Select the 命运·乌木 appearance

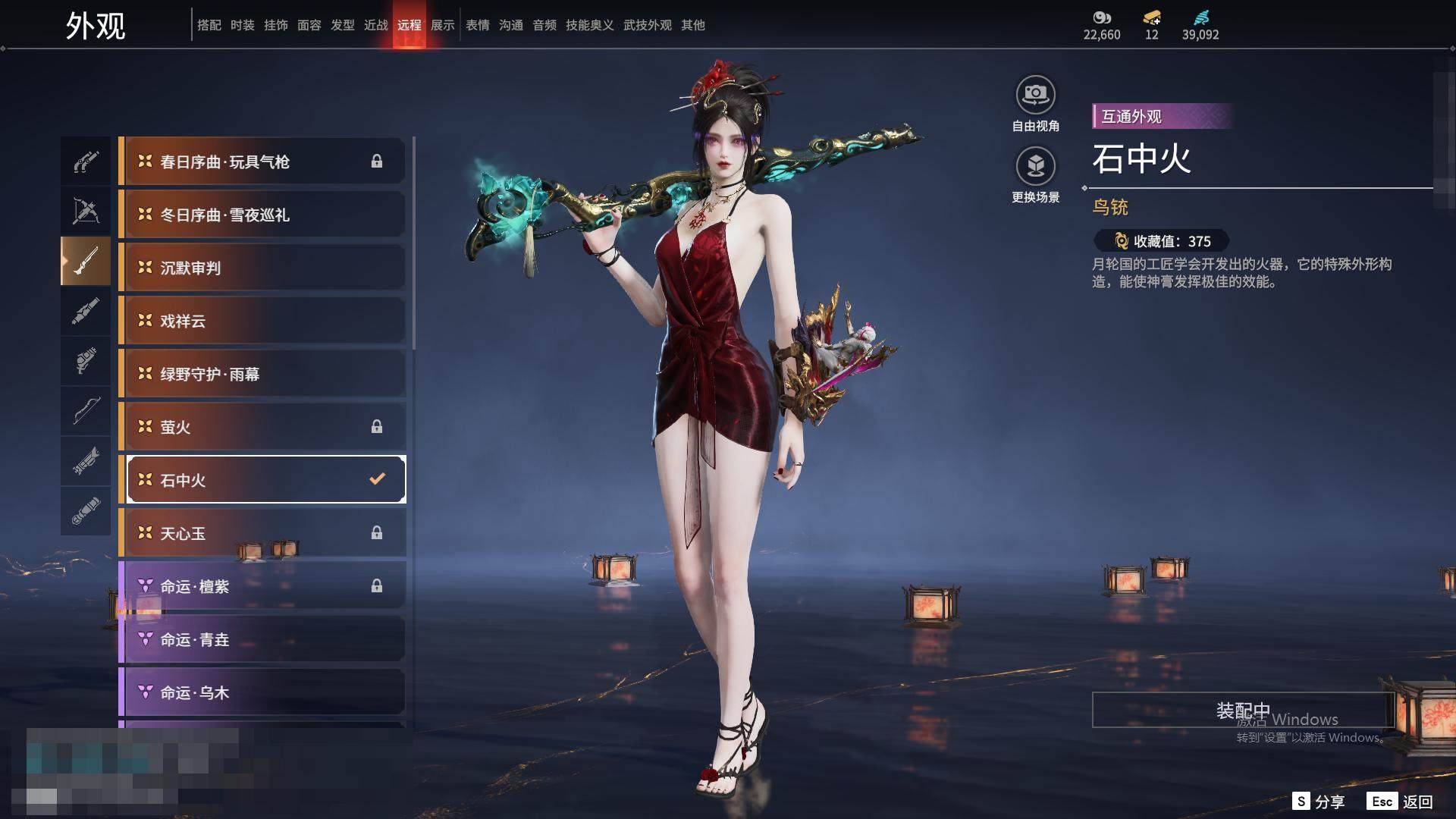click(x=263, y=692)
